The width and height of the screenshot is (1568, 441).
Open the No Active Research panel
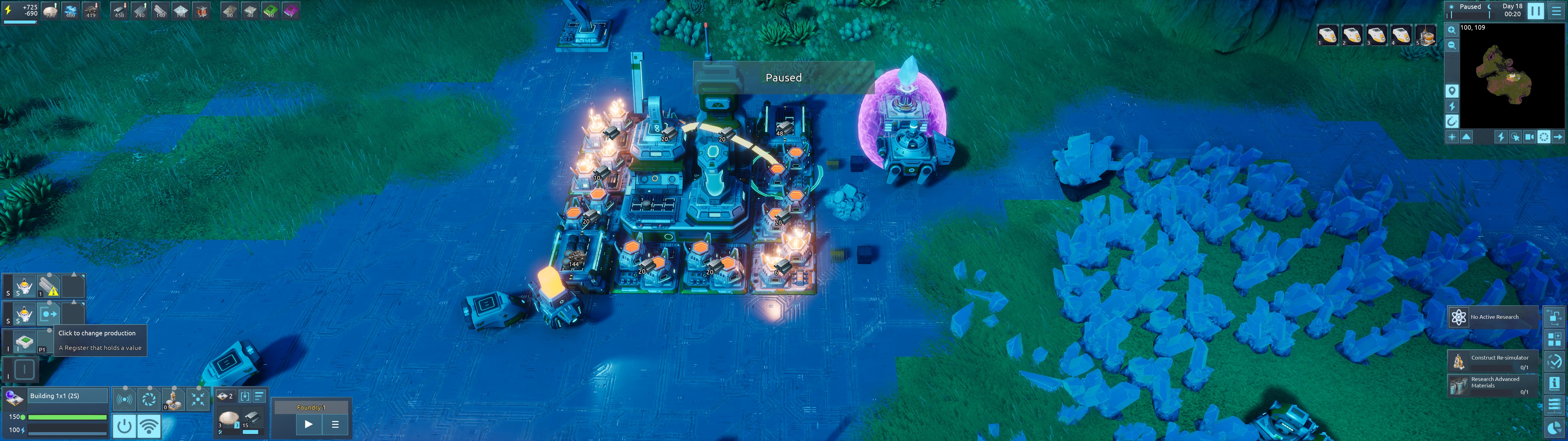[x=1492, y=317]
